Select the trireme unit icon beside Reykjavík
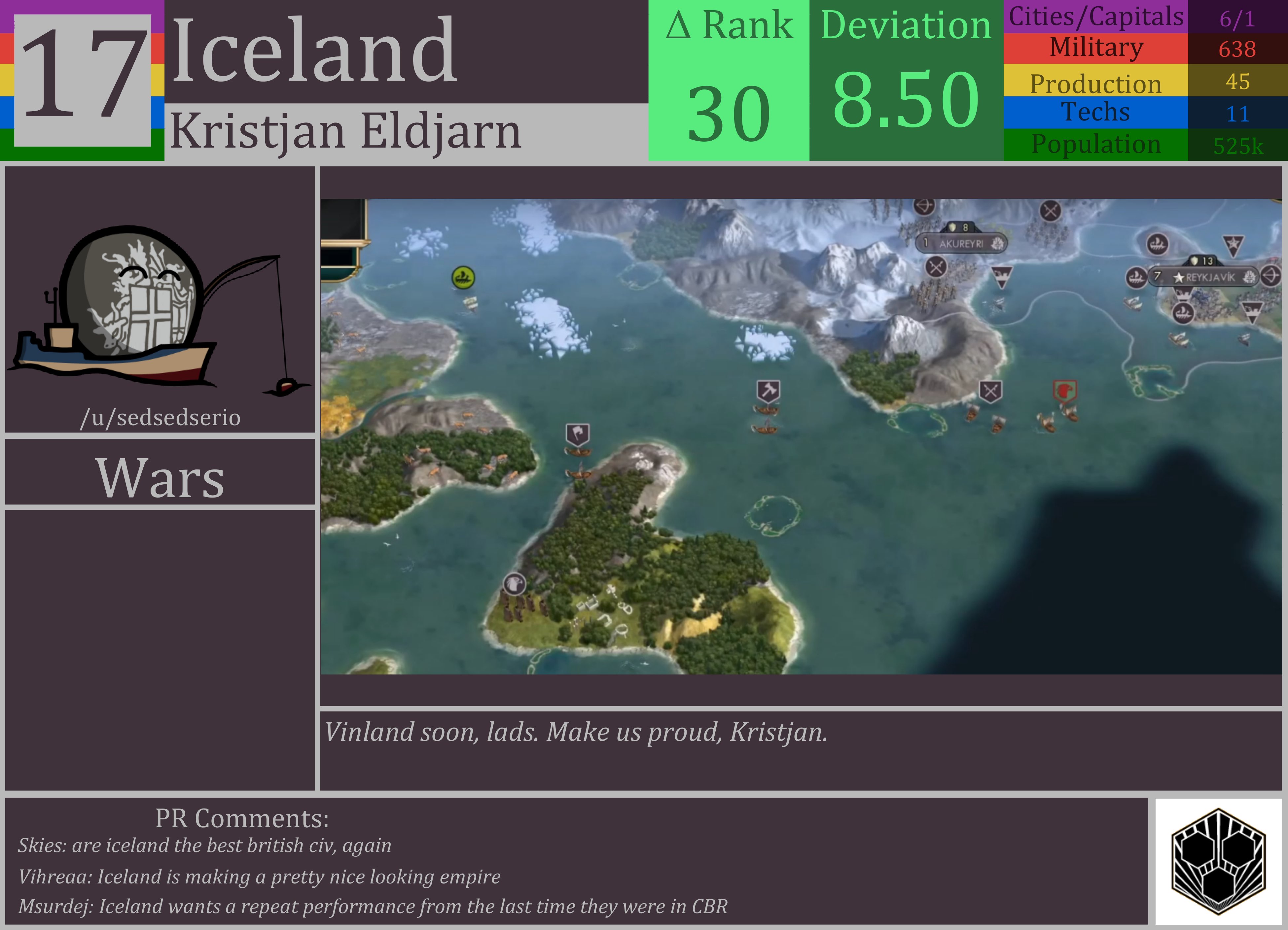 1136,278
